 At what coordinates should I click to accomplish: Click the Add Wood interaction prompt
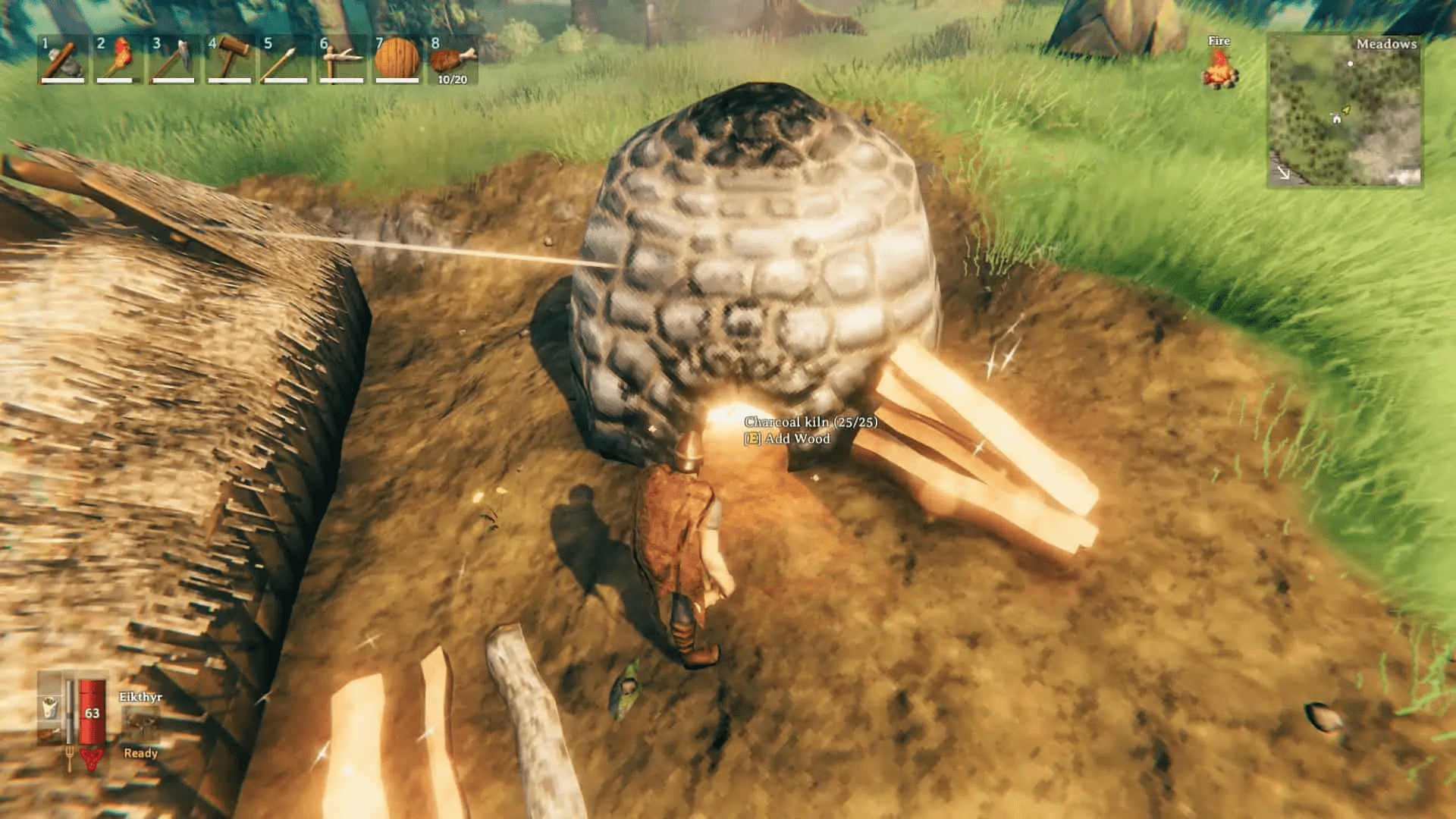(x=786, y=438)
